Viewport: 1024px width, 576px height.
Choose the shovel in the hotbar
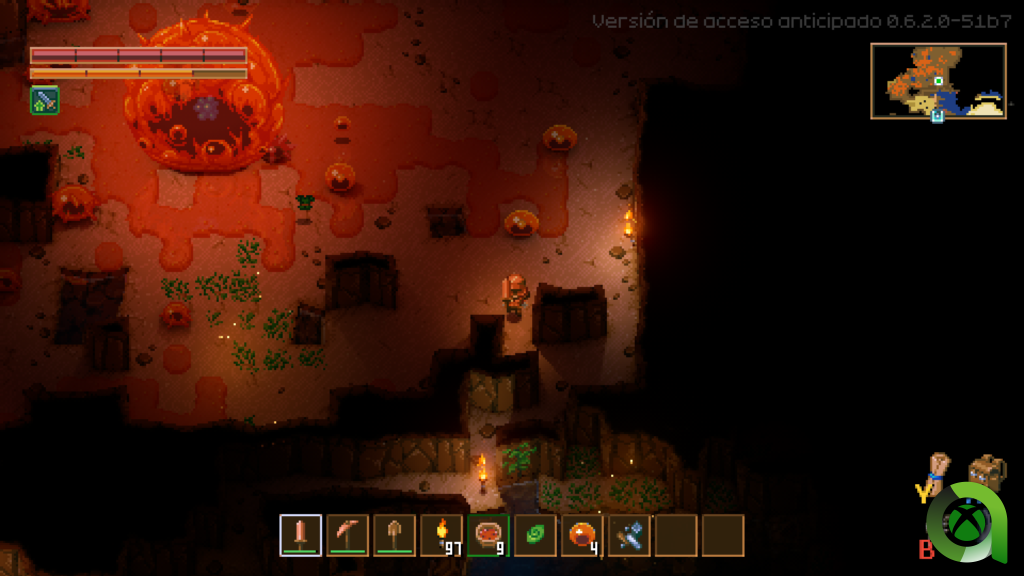click(394, 535)
